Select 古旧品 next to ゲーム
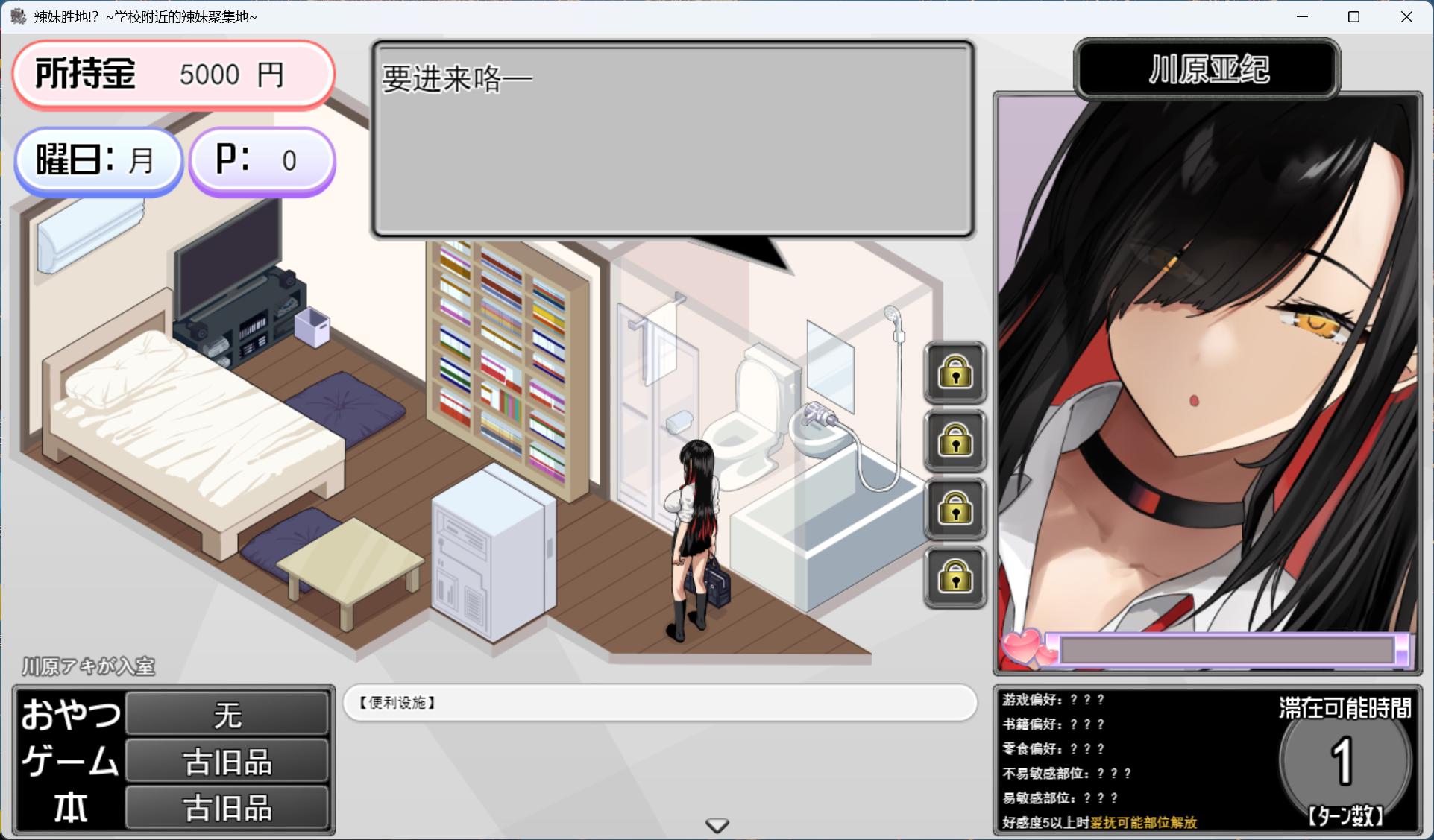 pos(227,760)
